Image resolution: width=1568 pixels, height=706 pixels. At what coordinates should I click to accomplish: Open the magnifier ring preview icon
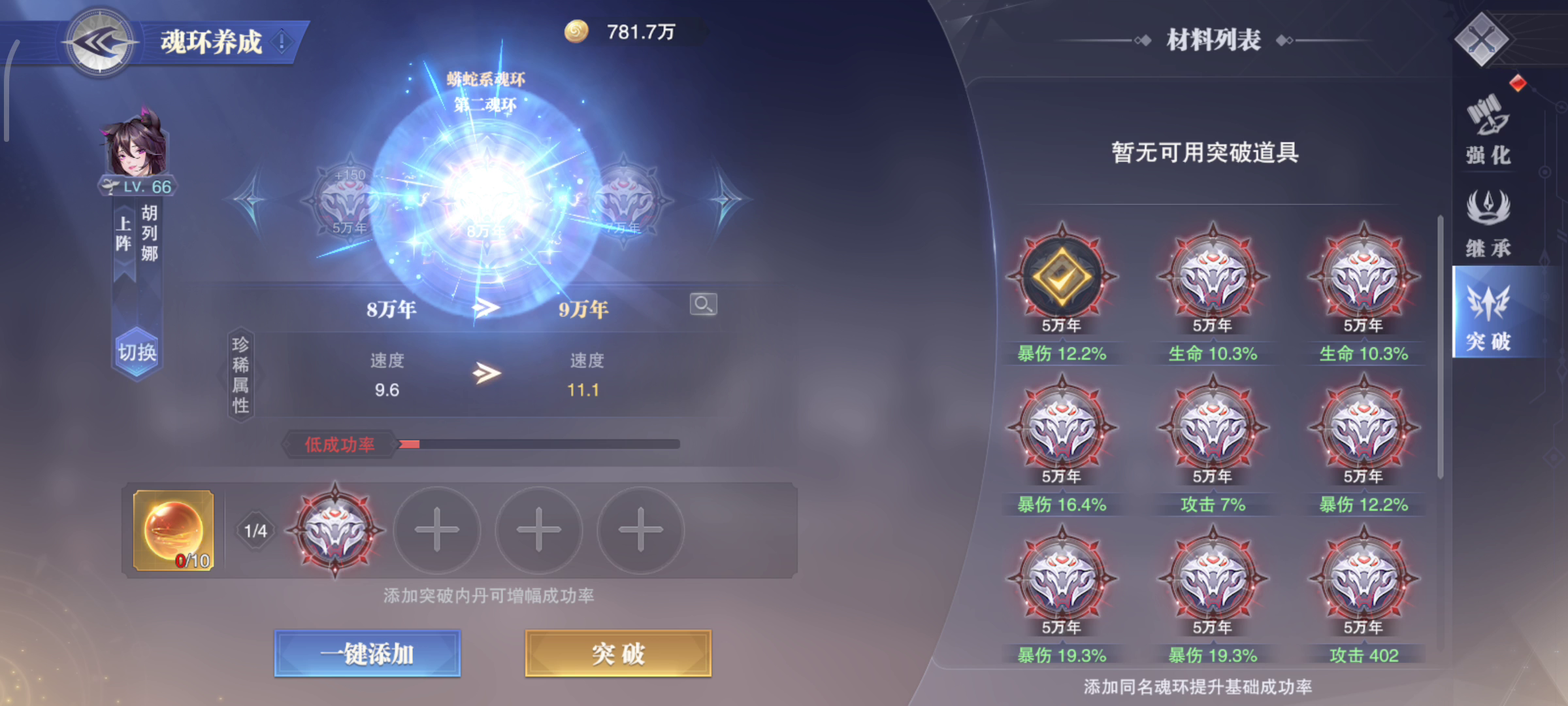[702, 305]
